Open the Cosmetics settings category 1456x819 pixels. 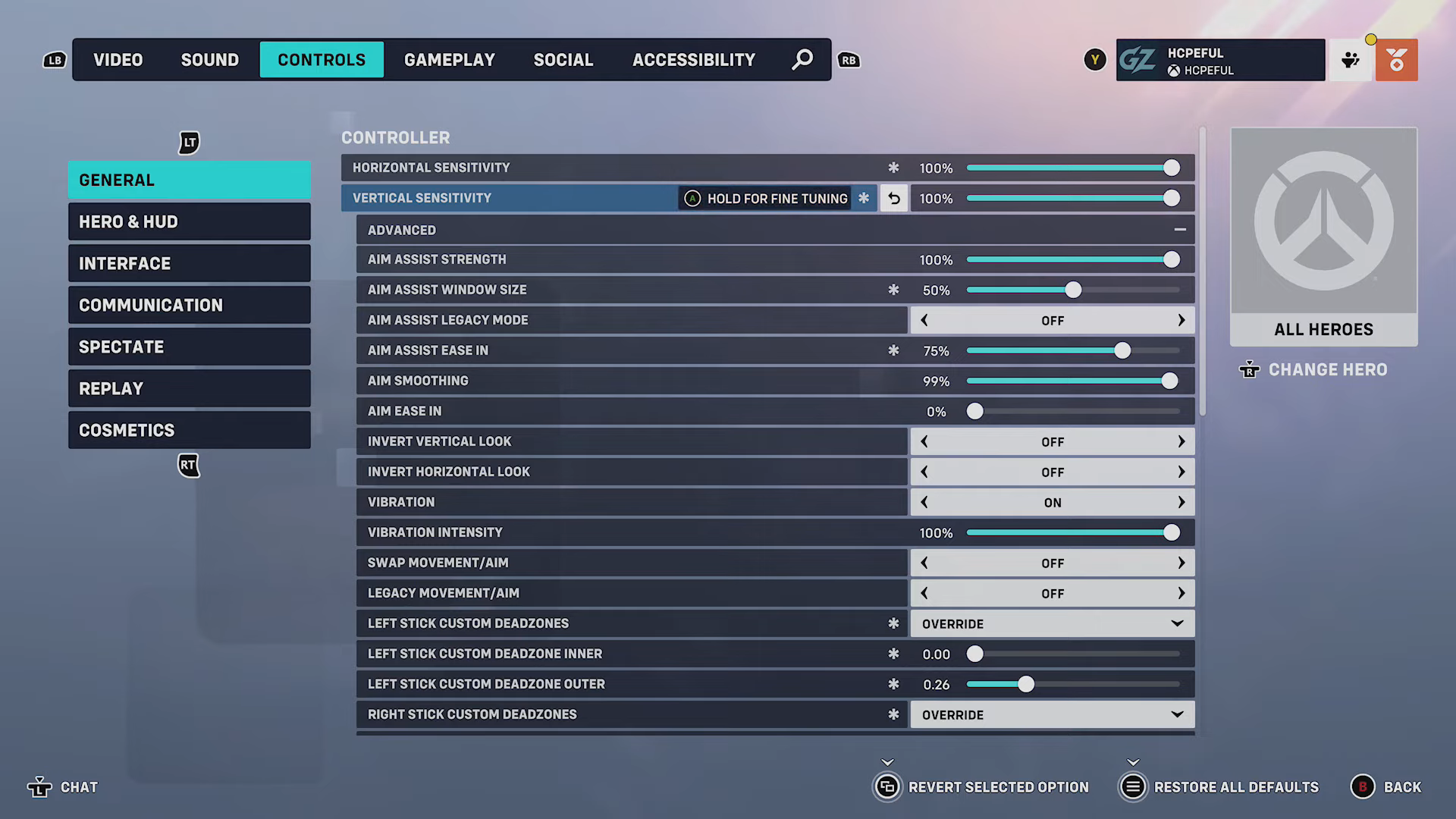point(189,429)
